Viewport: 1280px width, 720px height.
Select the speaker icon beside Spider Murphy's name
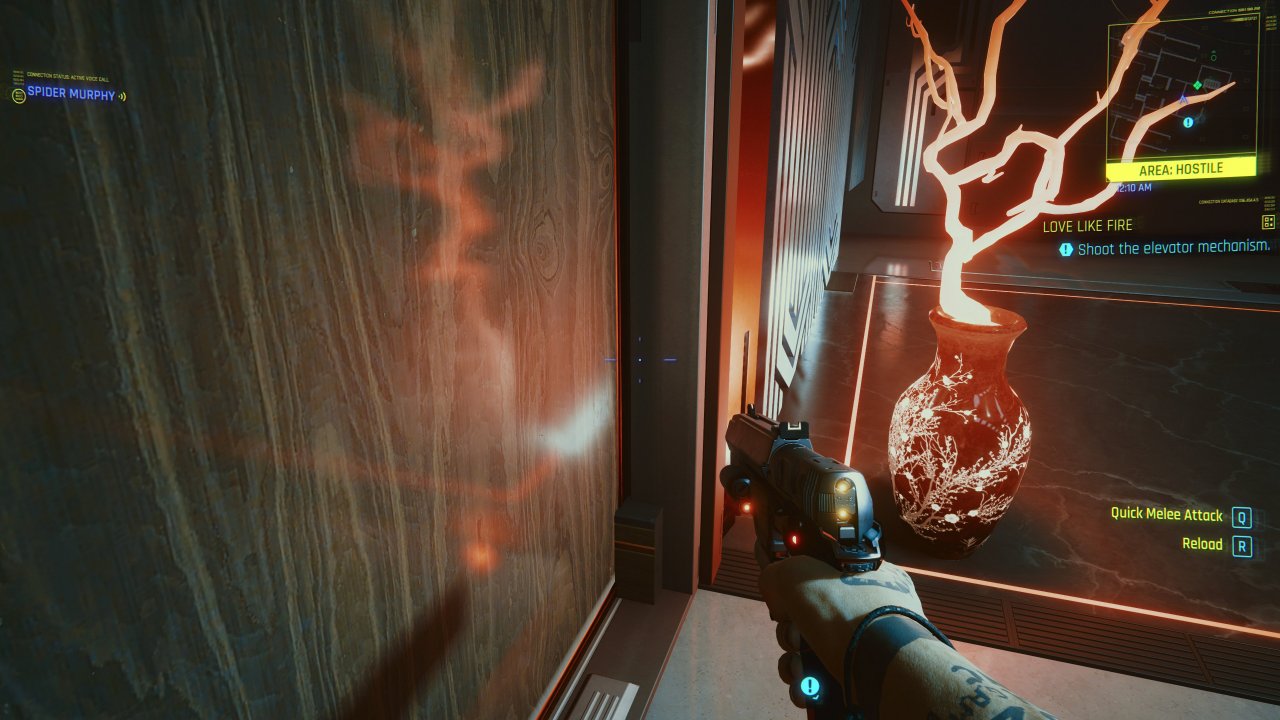(122, 95)
